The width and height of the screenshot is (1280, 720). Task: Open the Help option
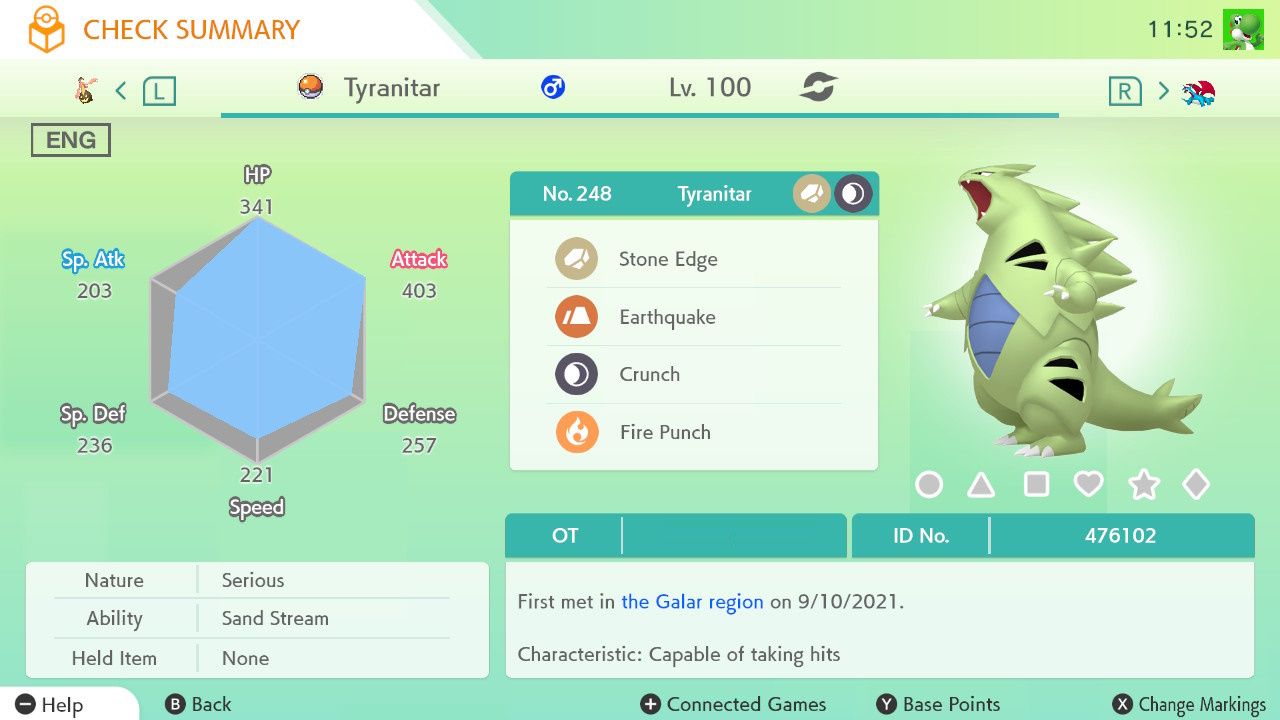pos(50,705)
